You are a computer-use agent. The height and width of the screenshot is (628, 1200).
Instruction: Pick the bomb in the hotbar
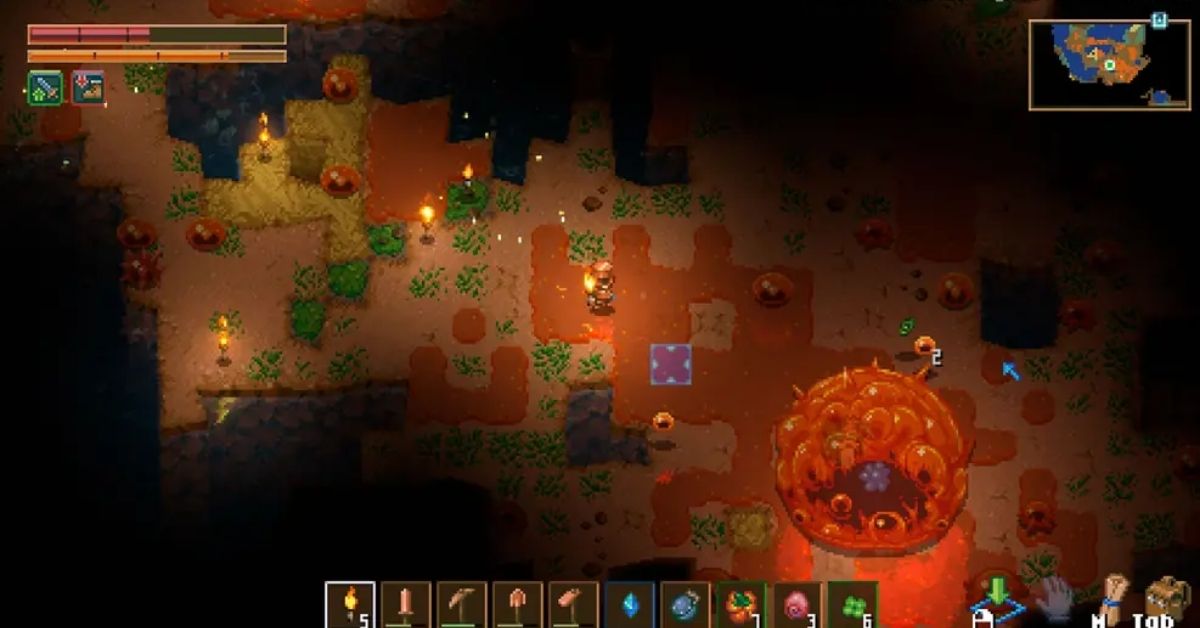click(686, 605)
